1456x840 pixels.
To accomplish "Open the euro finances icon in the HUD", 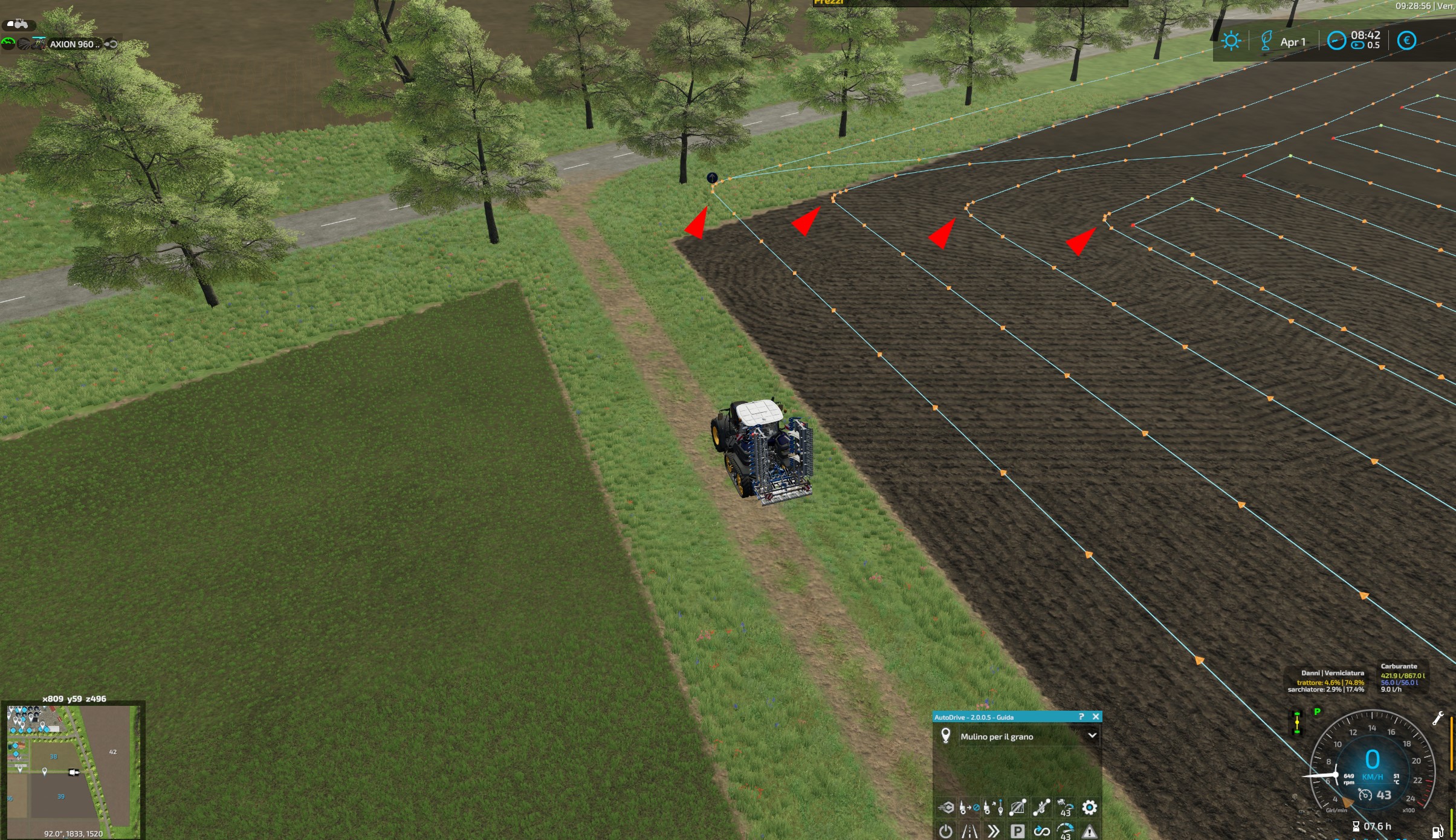I will 1407,40.
